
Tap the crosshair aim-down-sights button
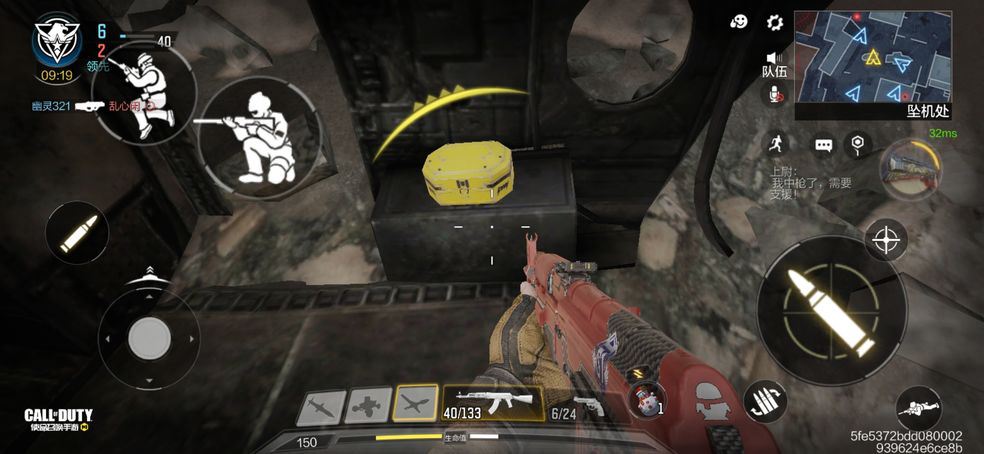[x=886, y=240]
